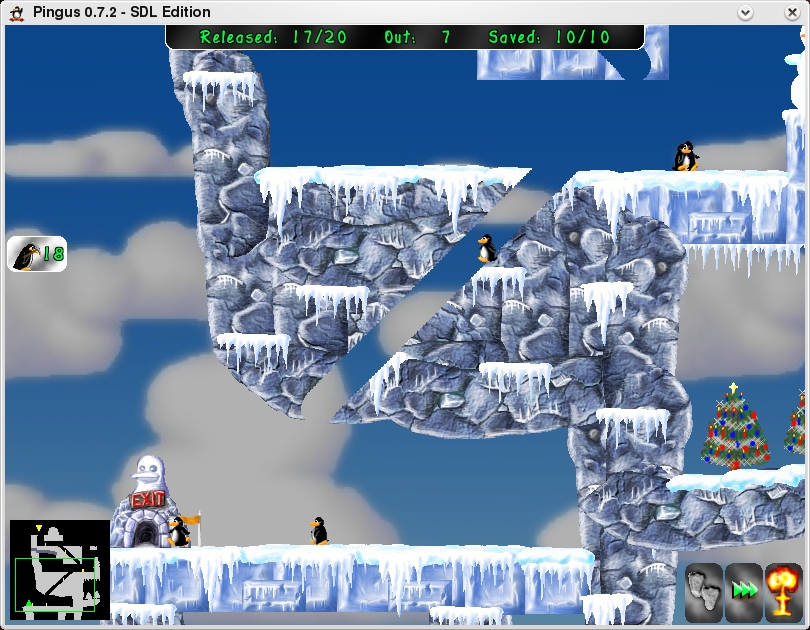810x630 pixels.
Task: Select the penguin action button showing 18
Action: pos(37,254)
